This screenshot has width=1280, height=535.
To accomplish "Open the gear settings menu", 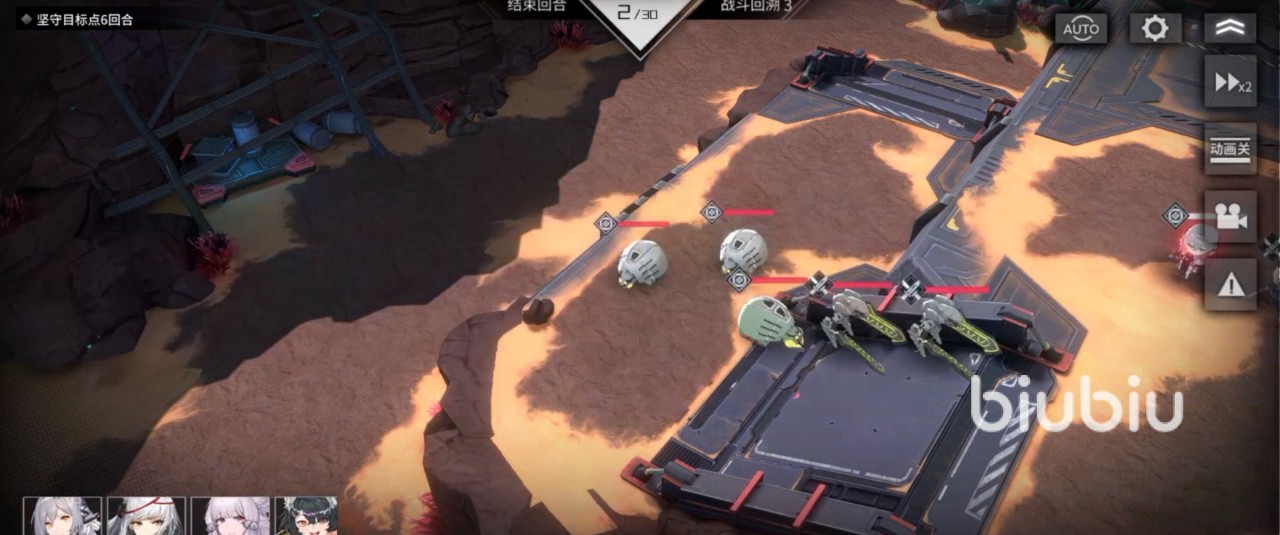I will (1155, 29).
